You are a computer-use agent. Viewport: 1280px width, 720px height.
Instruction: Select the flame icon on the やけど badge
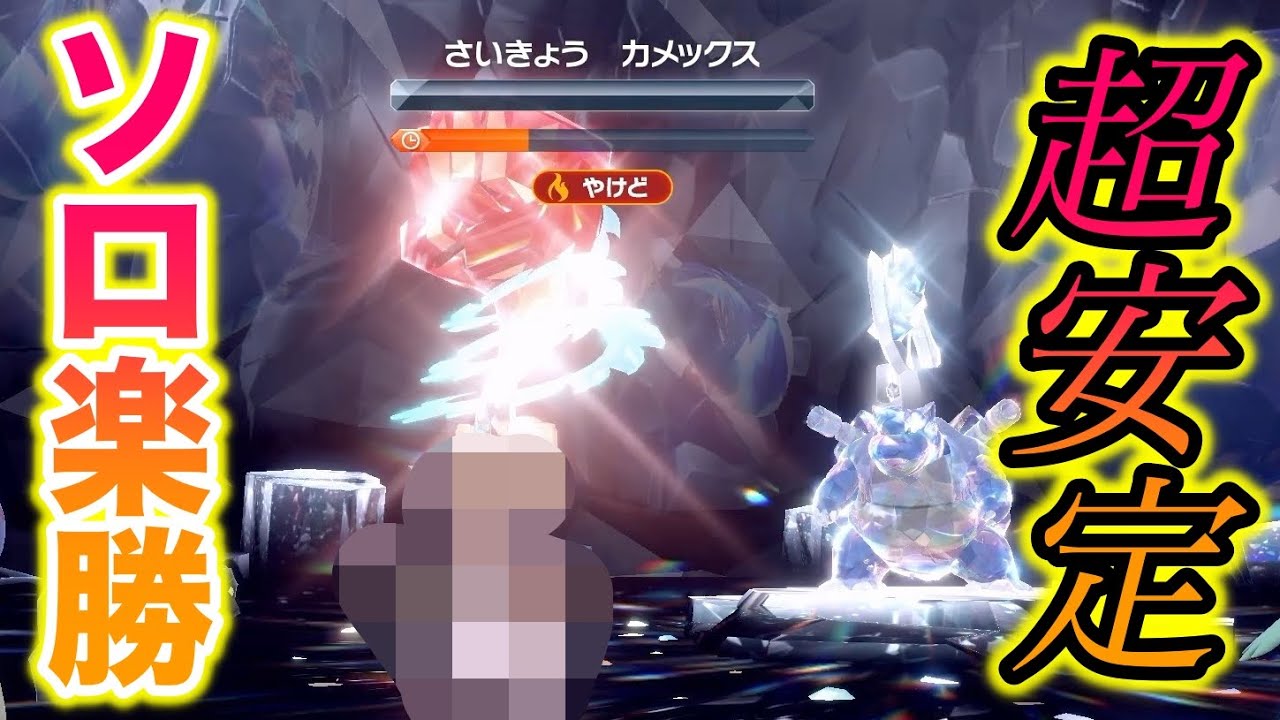click(x=559, y=186)
